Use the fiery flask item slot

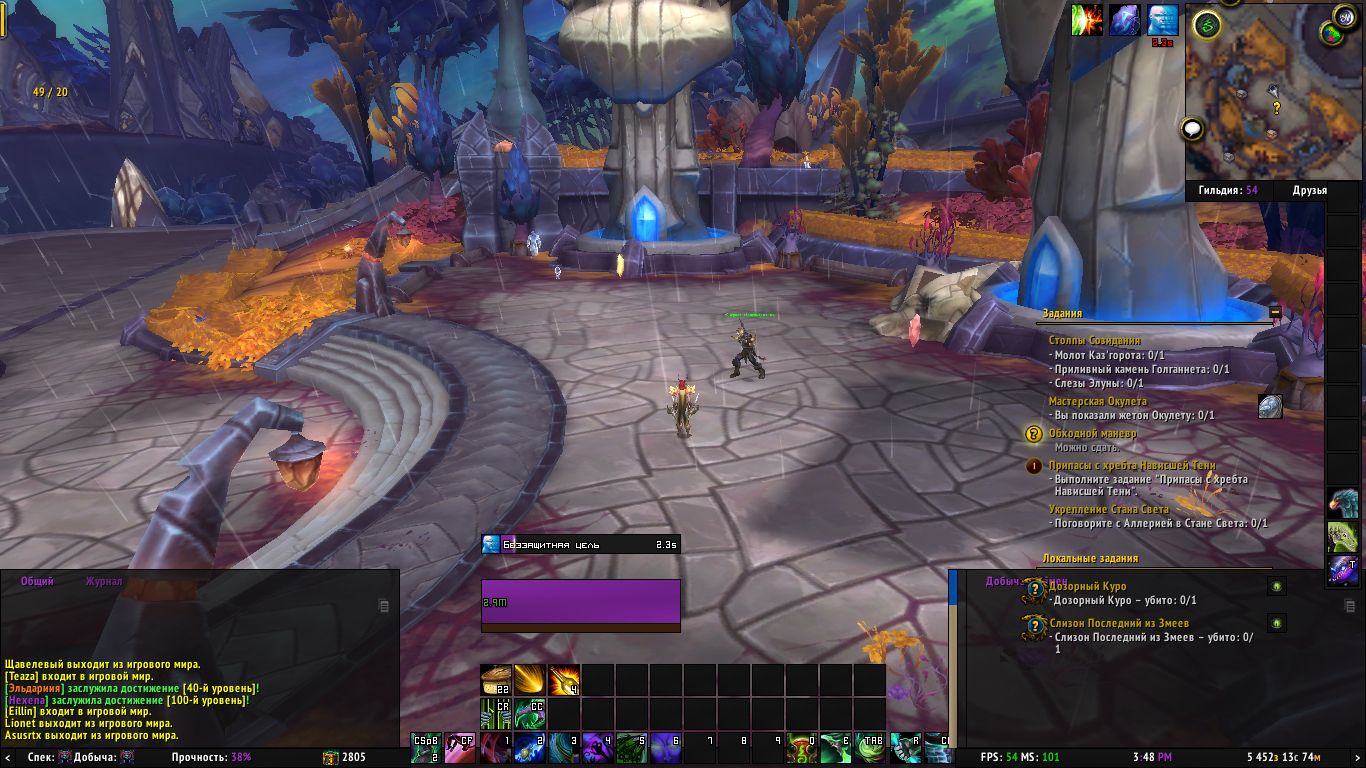pyautogui.click(x=564, y=680)
